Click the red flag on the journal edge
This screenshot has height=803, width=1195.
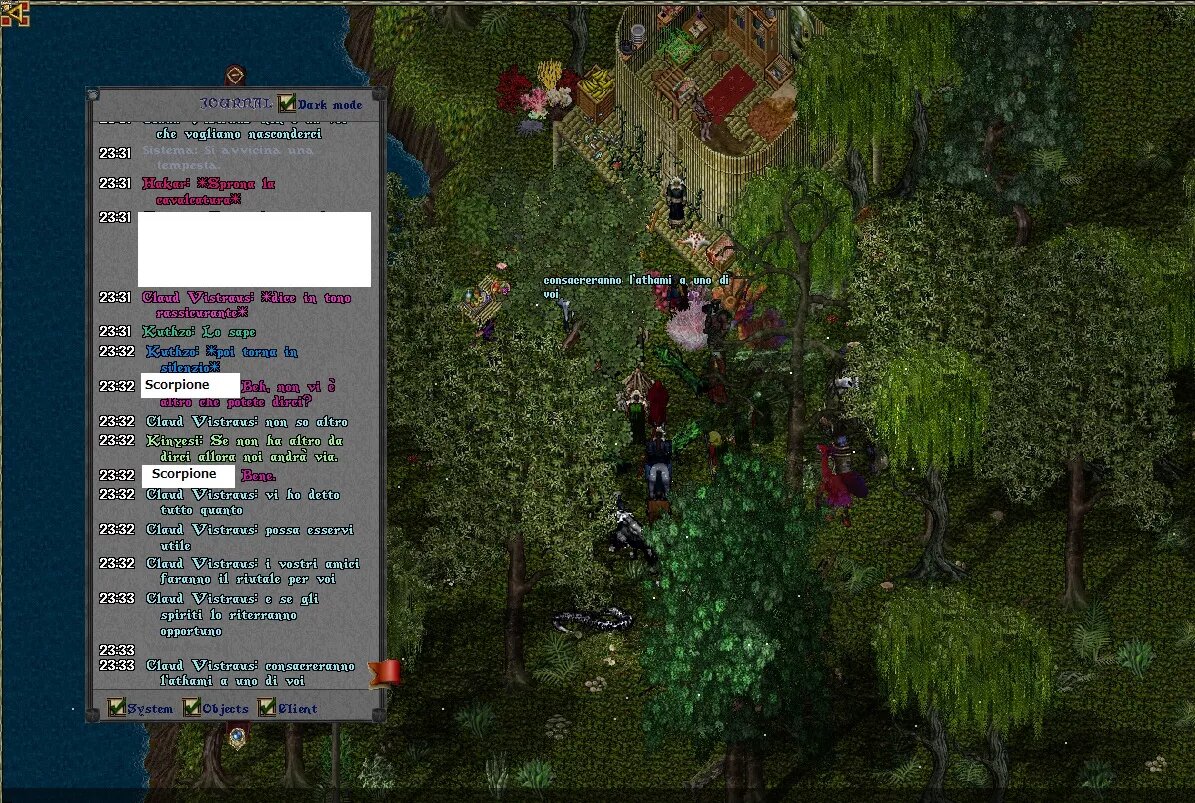point(384,672)
